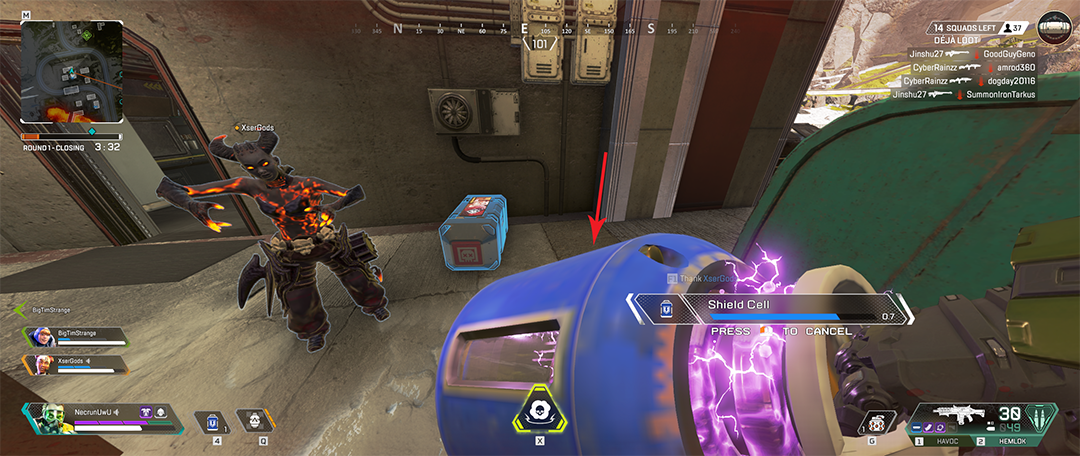The width and height of the screenshot is (1080, 456).
Task: Open the minimap
Action: click(x=72, y=71)
